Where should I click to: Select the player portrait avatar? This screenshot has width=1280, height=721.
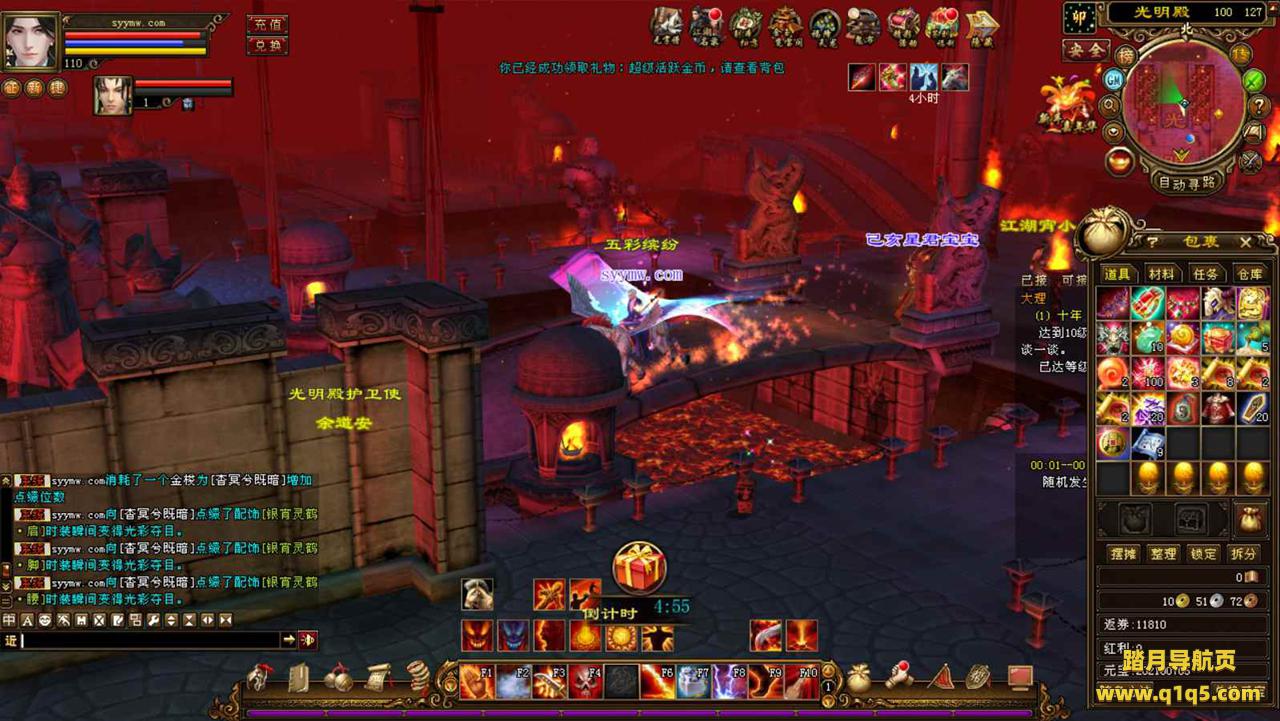[31, 41]
